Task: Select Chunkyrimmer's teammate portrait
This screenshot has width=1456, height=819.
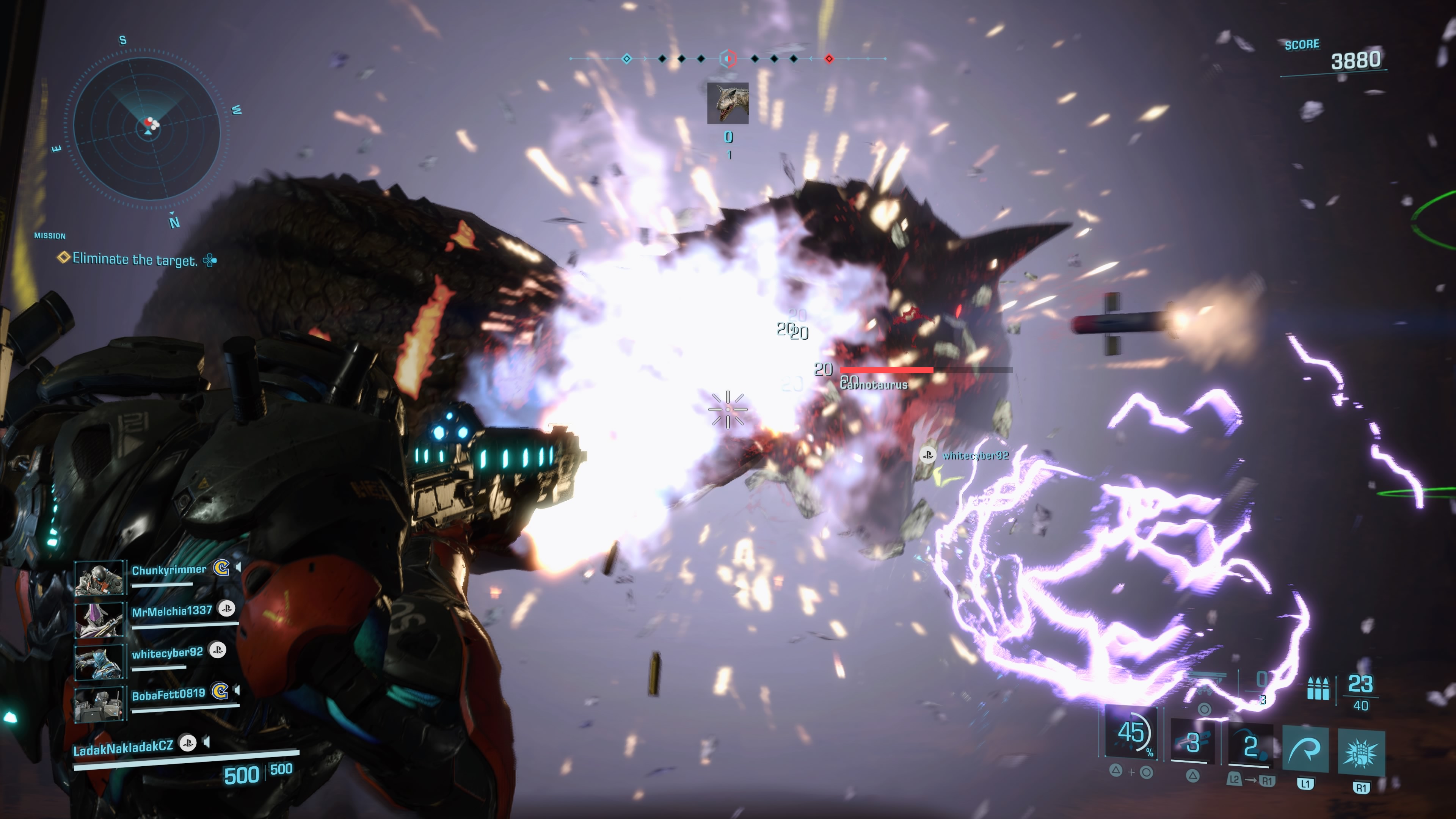Action: (x=99, y=577)
